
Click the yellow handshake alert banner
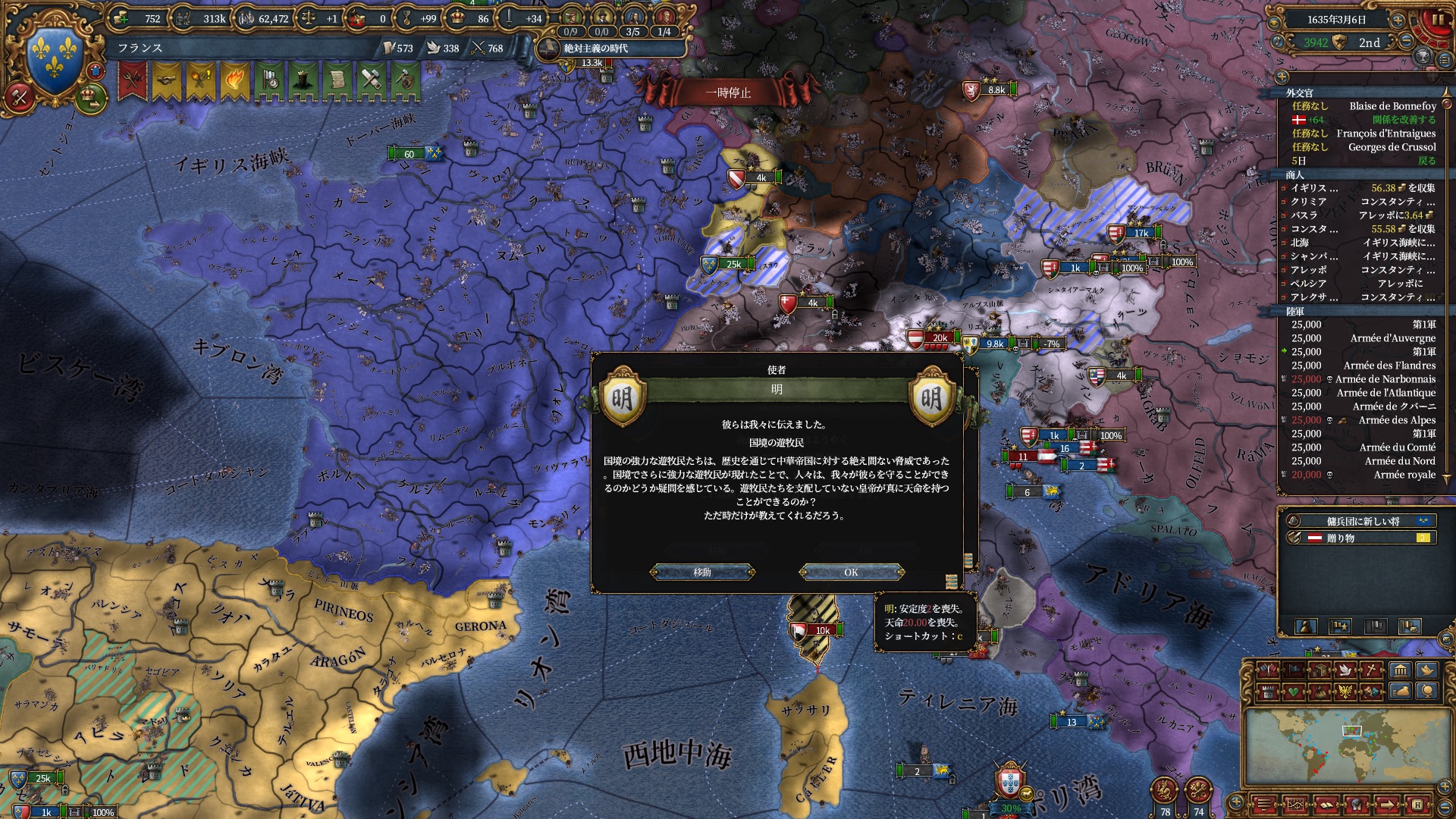(x=167, y=80)
